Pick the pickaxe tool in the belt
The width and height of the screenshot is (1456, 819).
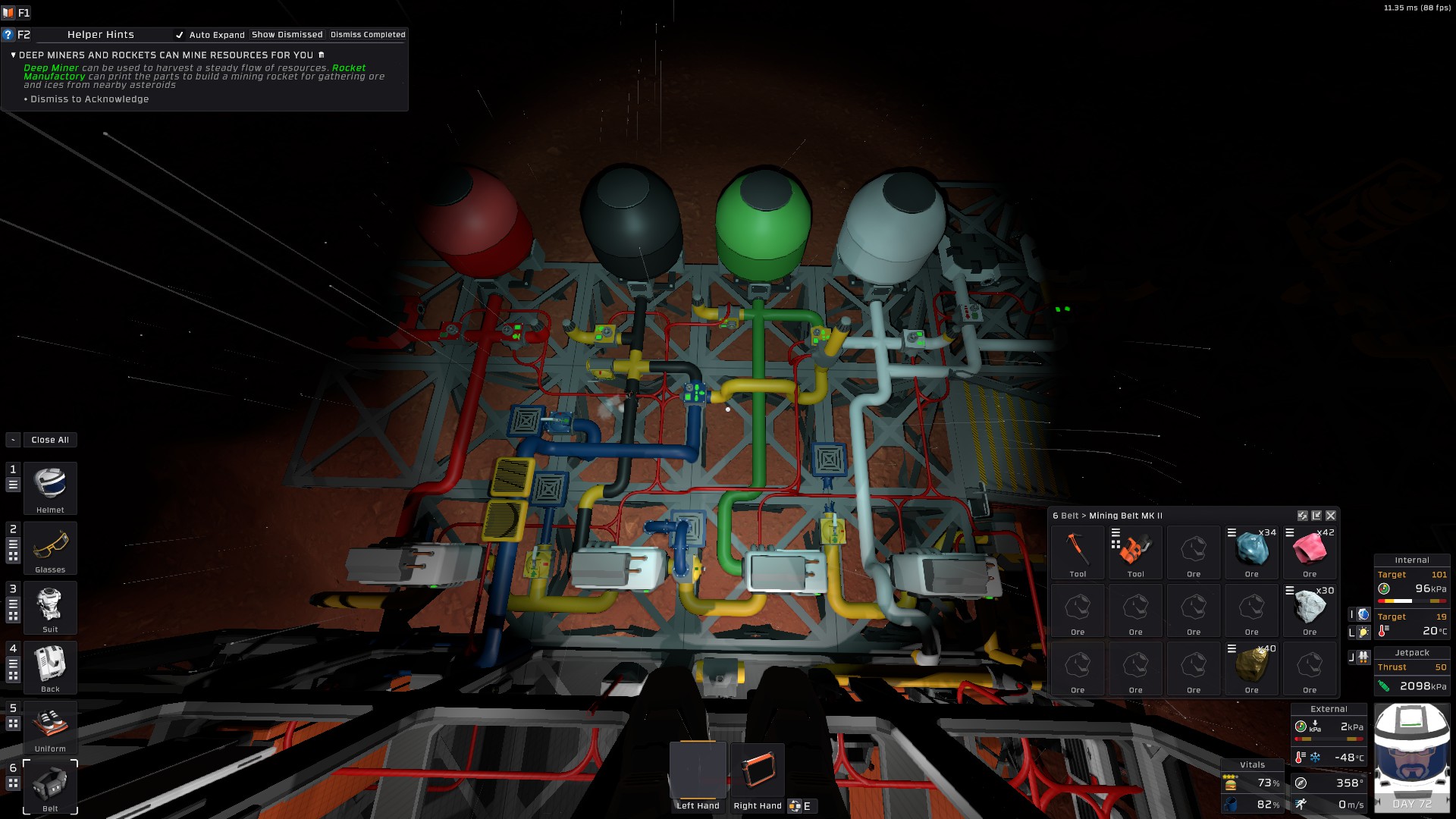point(1078,551)
